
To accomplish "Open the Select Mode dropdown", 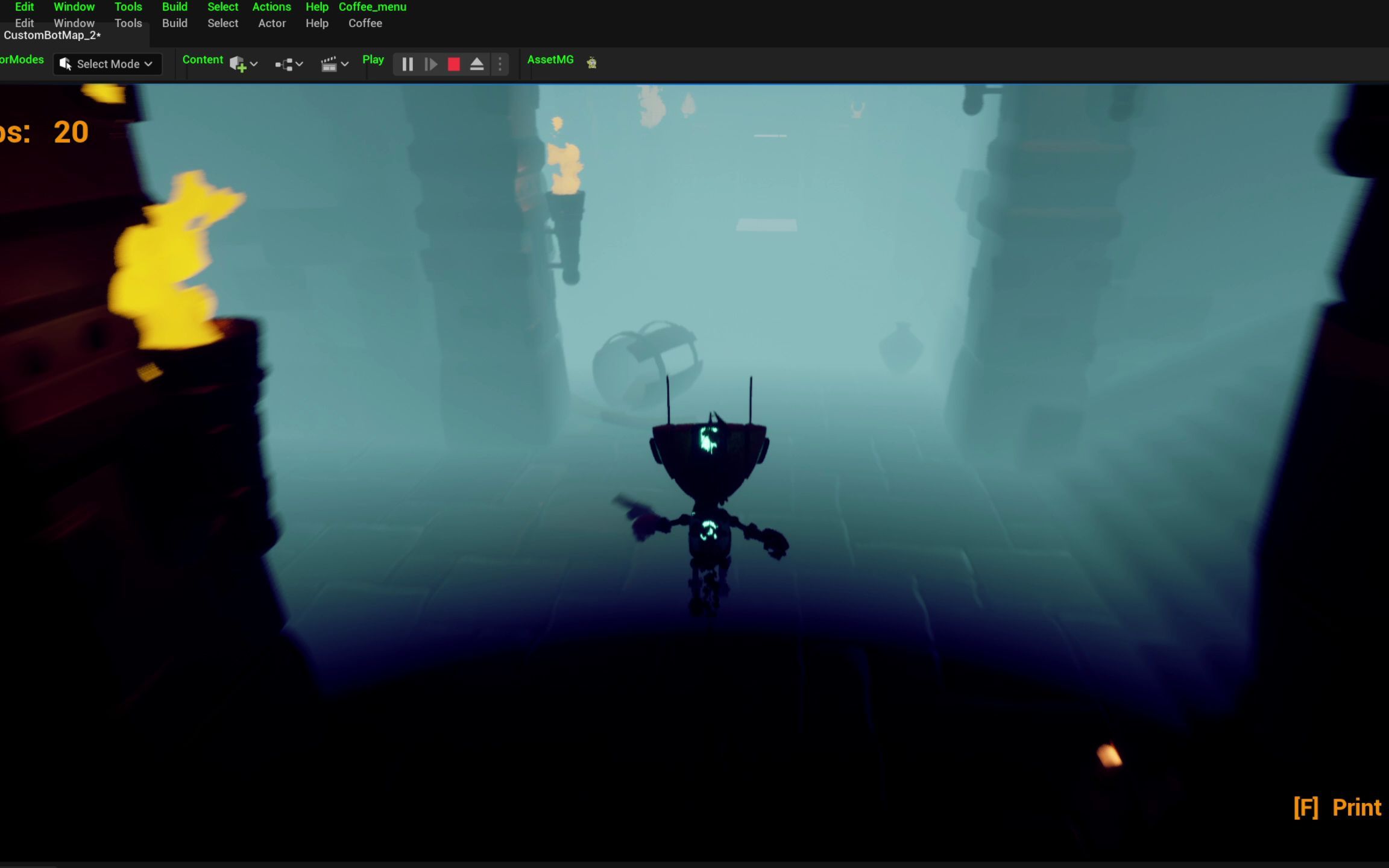I will coord(148,64).
